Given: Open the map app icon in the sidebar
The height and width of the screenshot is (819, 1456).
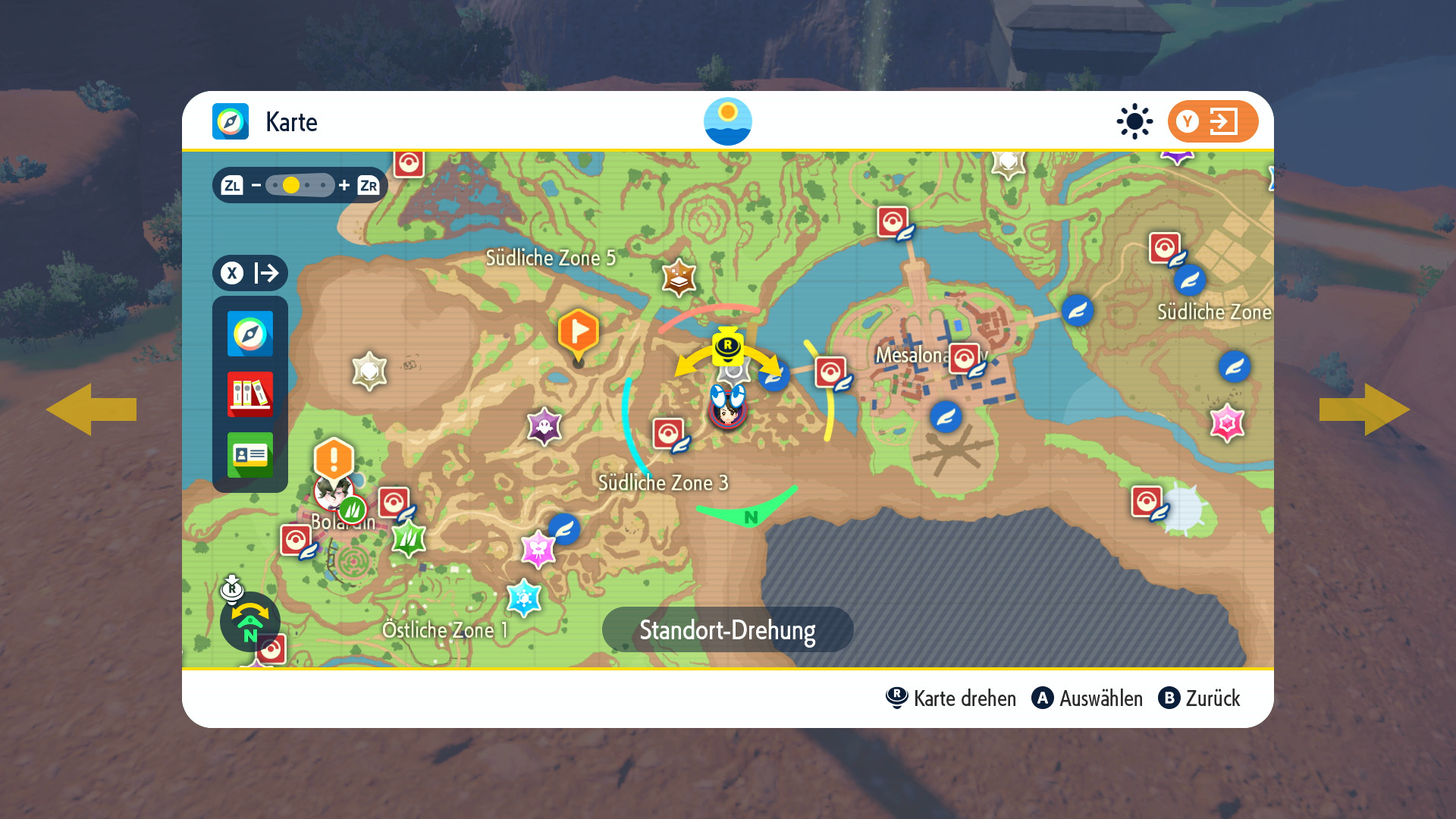Looking at the screenshot, I should pyautogui.click(x=249, y=334).
